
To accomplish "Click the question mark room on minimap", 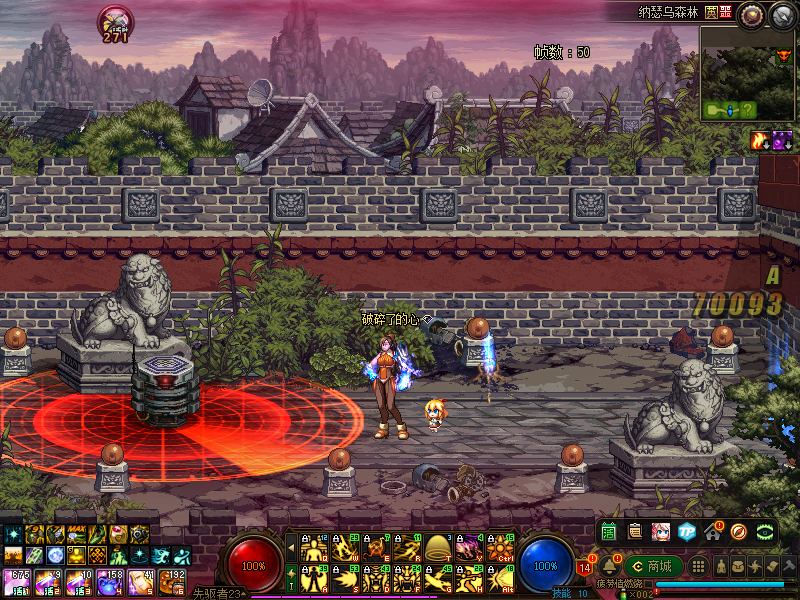I will (x=748, y=109).
